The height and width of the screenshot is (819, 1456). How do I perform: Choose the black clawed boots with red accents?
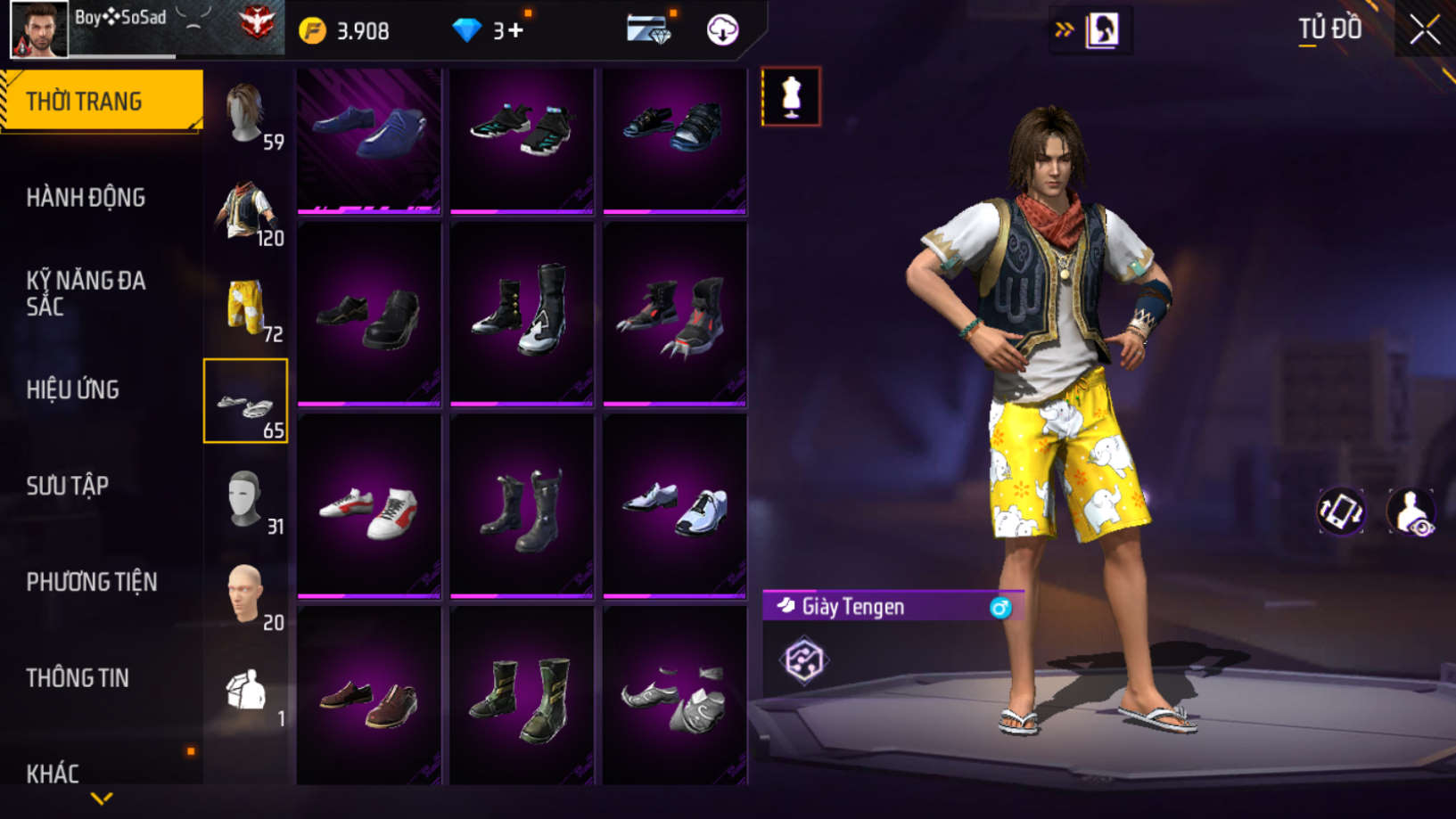[x=674, y=316]
